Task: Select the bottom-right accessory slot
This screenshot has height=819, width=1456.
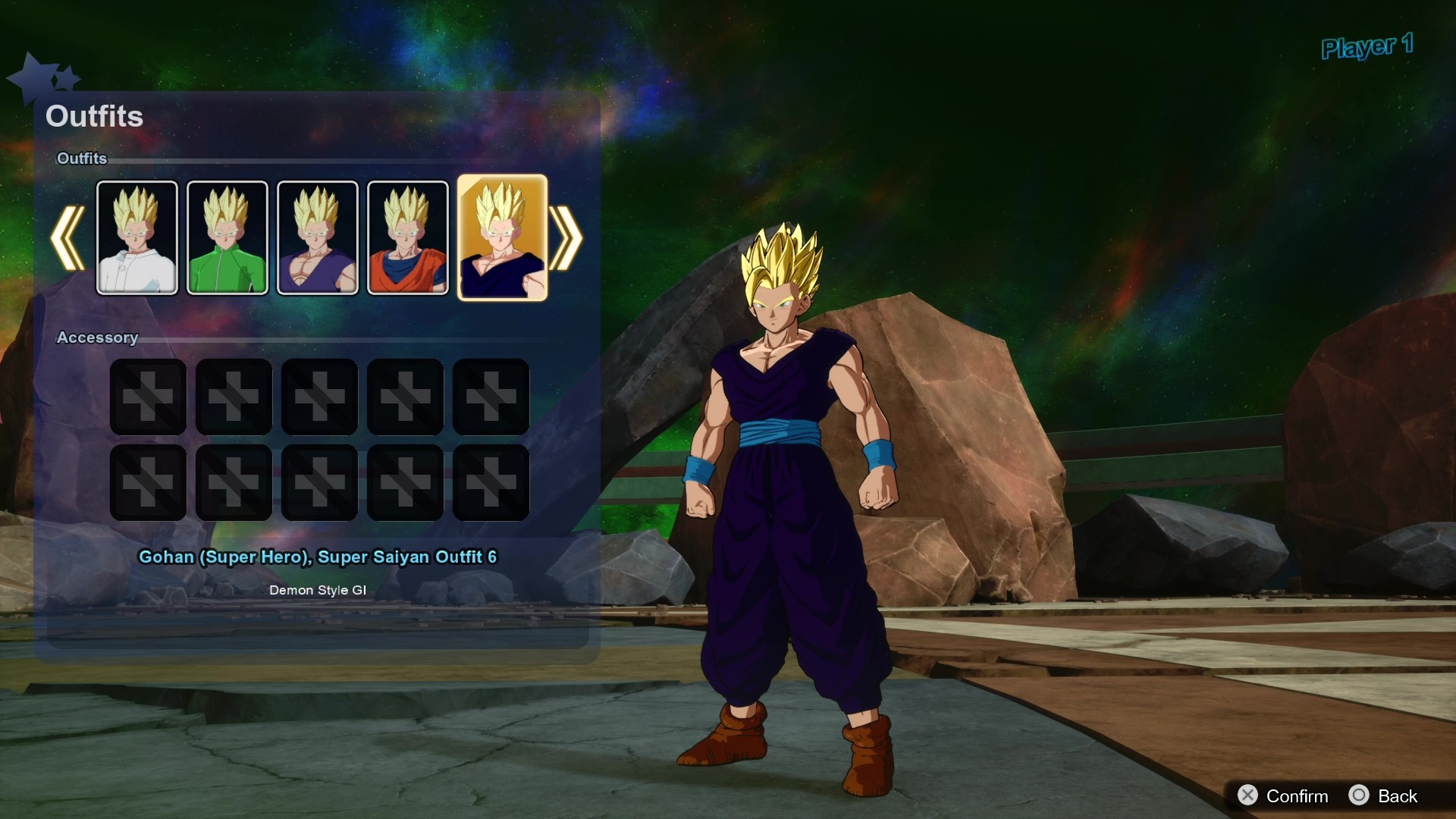Action: tap(491, 482)
